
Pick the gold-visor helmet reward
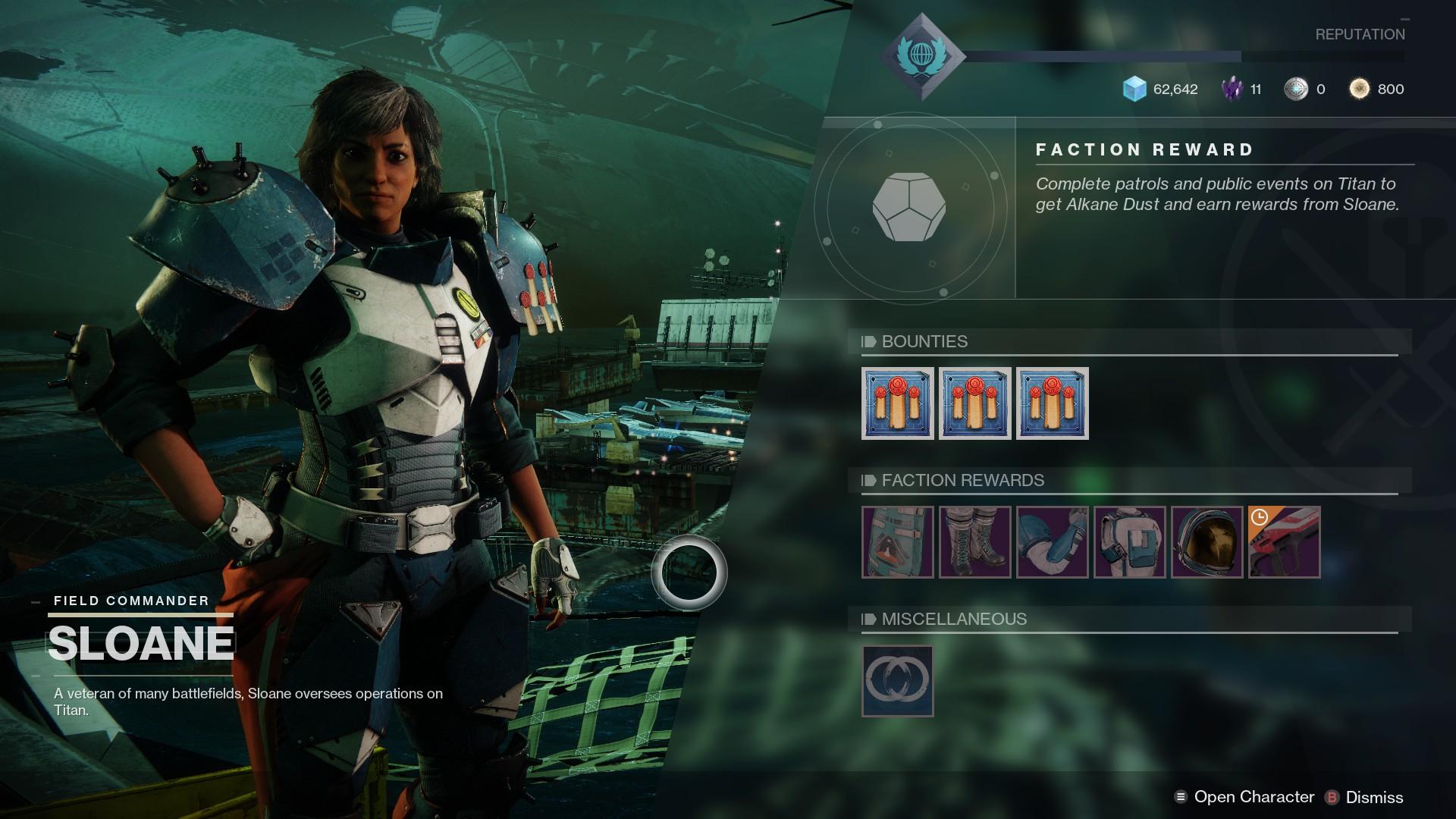tap(1207, 542)
